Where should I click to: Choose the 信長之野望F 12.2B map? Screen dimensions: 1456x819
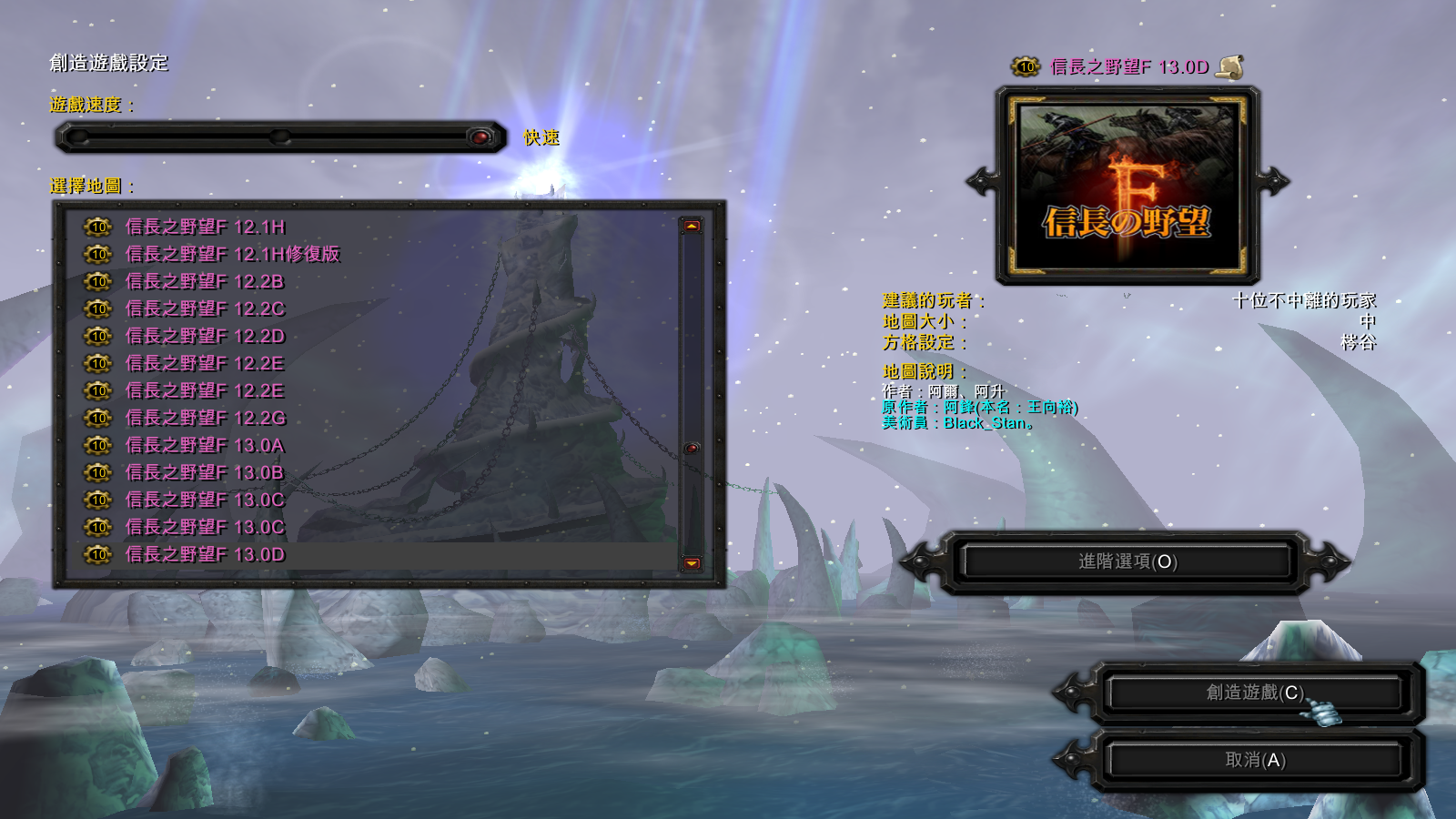pos(205,281)
